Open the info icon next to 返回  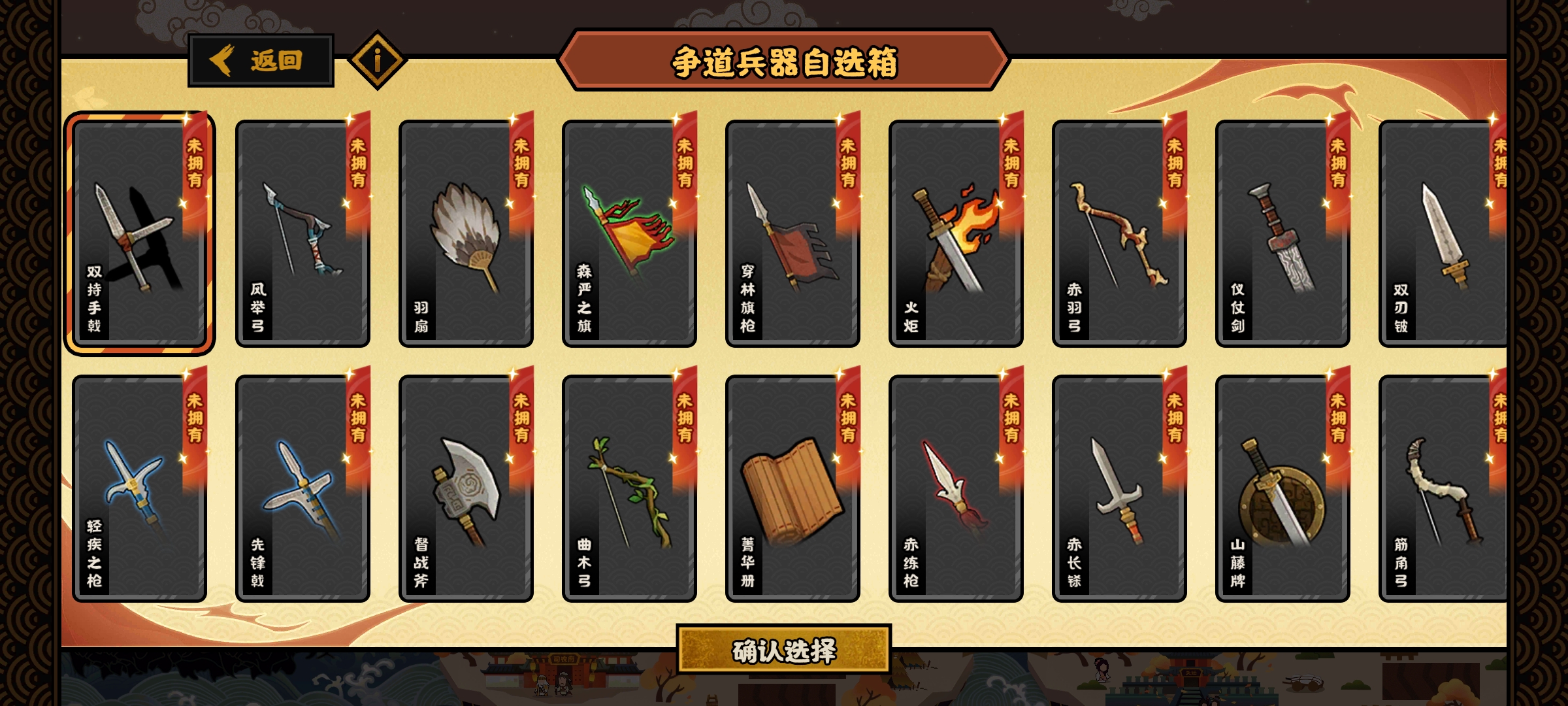pos(378,61)
